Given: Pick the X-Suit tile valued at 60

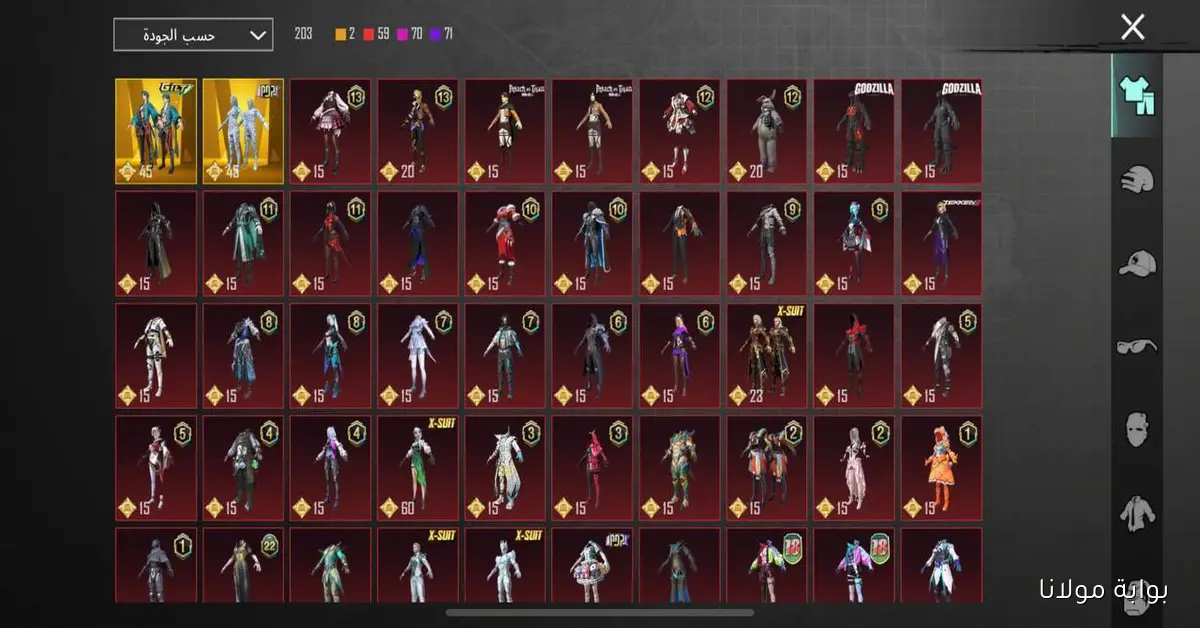Looking at the screenshot, I should pyautogui.click(x=418, y=468).
